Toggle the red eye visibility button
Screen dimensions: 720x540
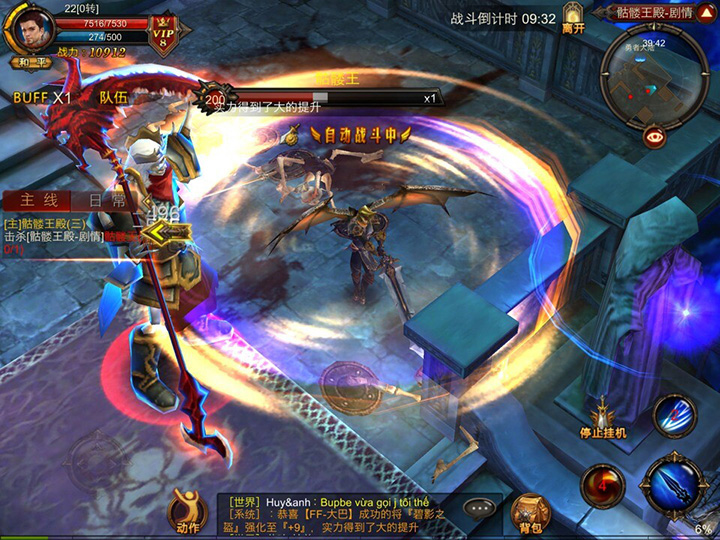tap(655, 138)
